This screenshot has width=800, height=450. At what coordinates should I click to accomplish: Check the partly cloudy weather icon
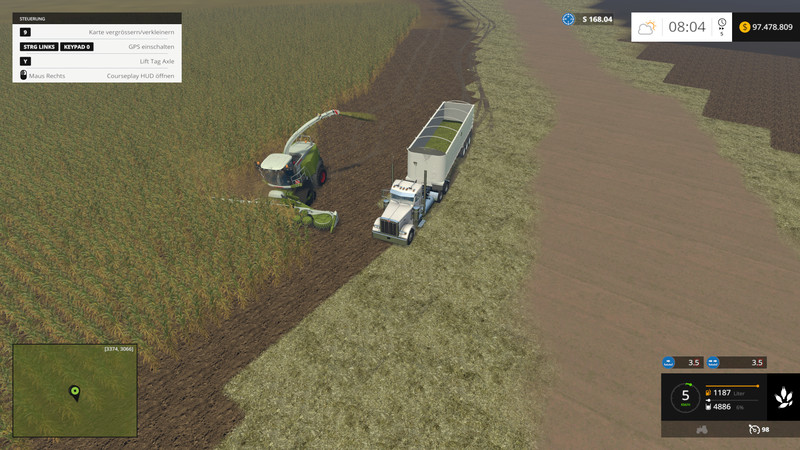[x=647, y=27]
